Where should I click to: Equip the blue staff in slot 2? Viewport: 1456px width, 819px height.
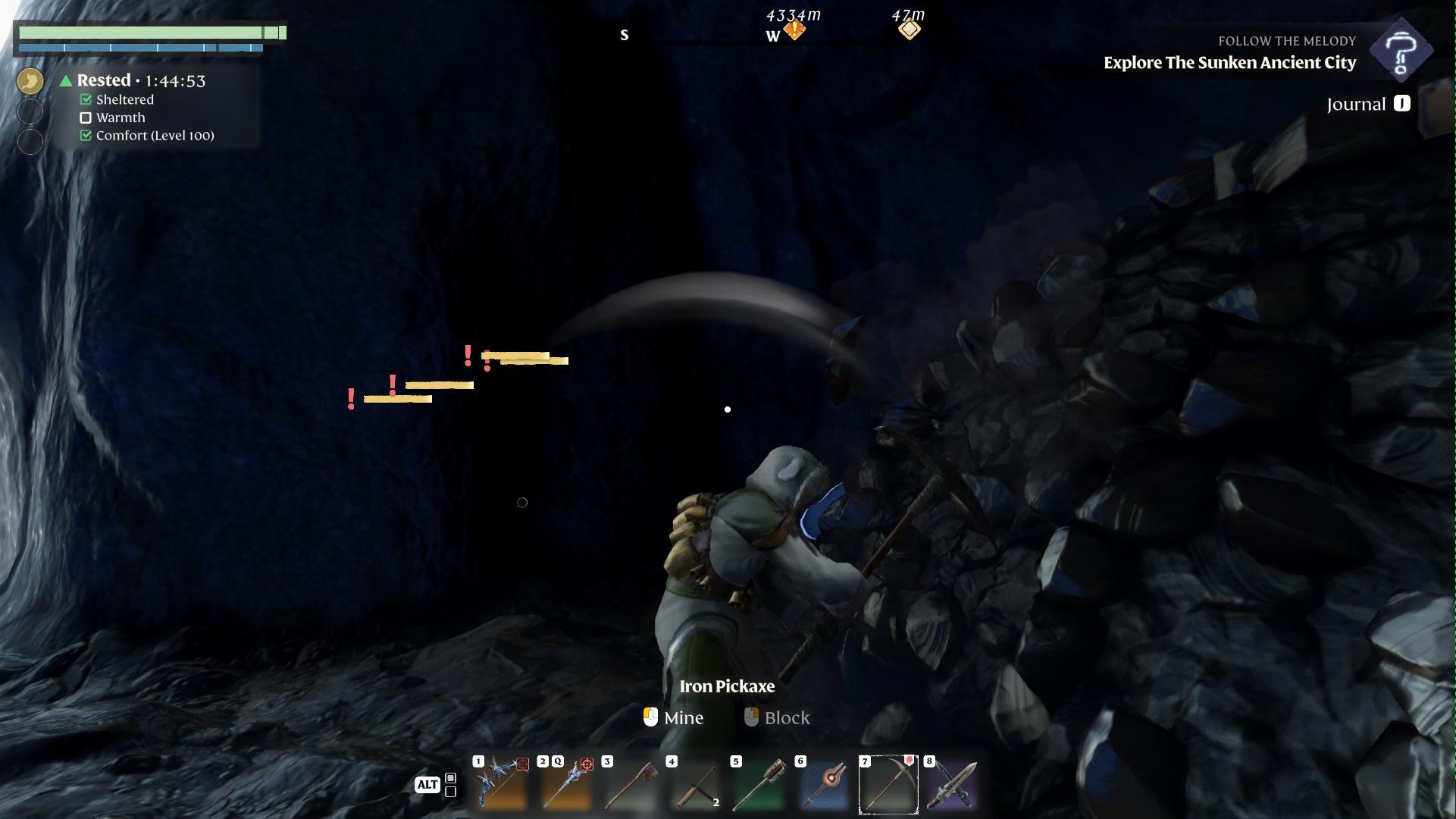coord(566,784)
